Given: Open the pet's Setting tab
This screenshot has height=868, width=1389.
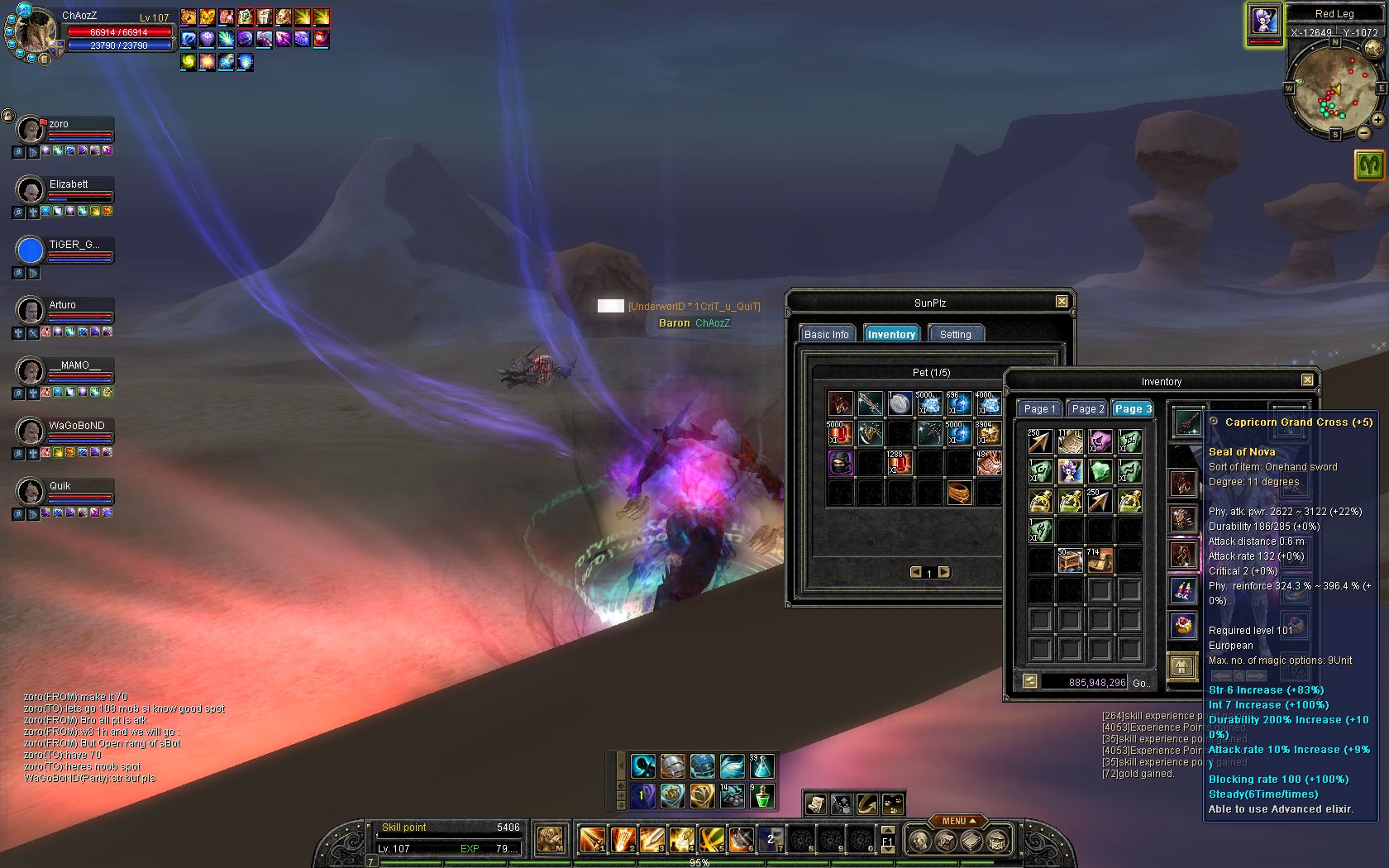Looking at the screenshot, I should click(955, 334).
